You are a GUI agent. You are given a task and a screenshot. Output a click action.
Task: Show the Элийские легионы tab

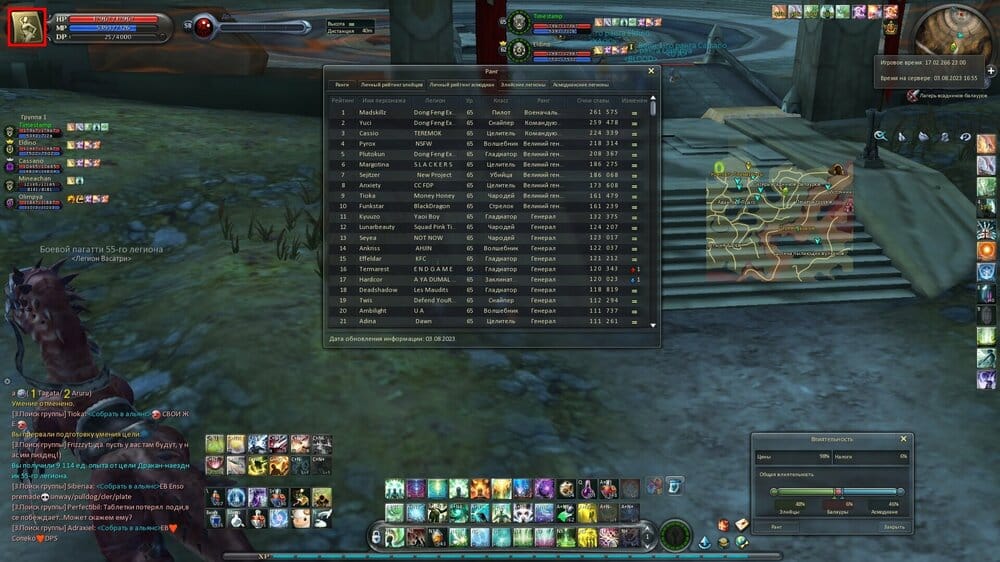pyautogui.click(x=523, y=85)
